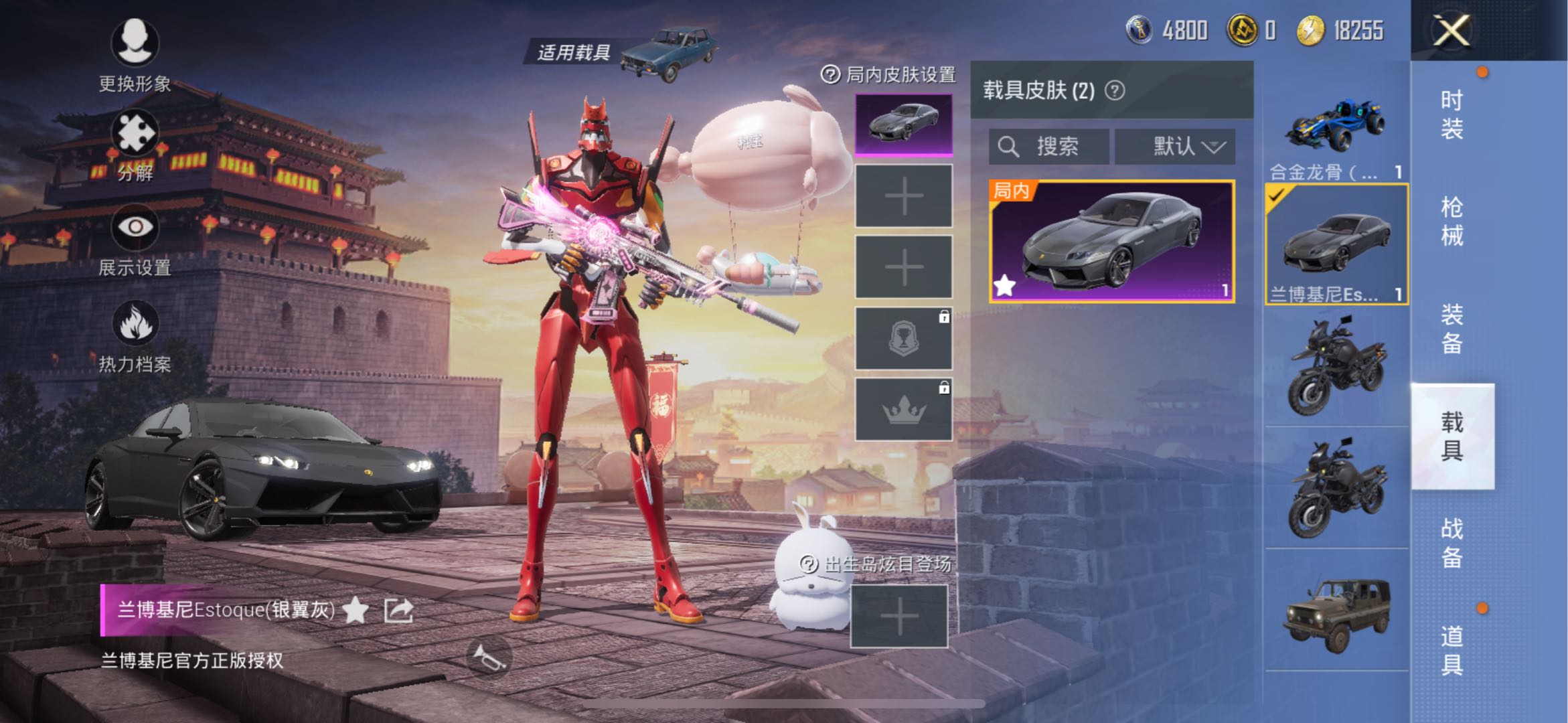Switch to the 战备 combat gear tab
1568x723 pixels.
[x=1452, y=543]
